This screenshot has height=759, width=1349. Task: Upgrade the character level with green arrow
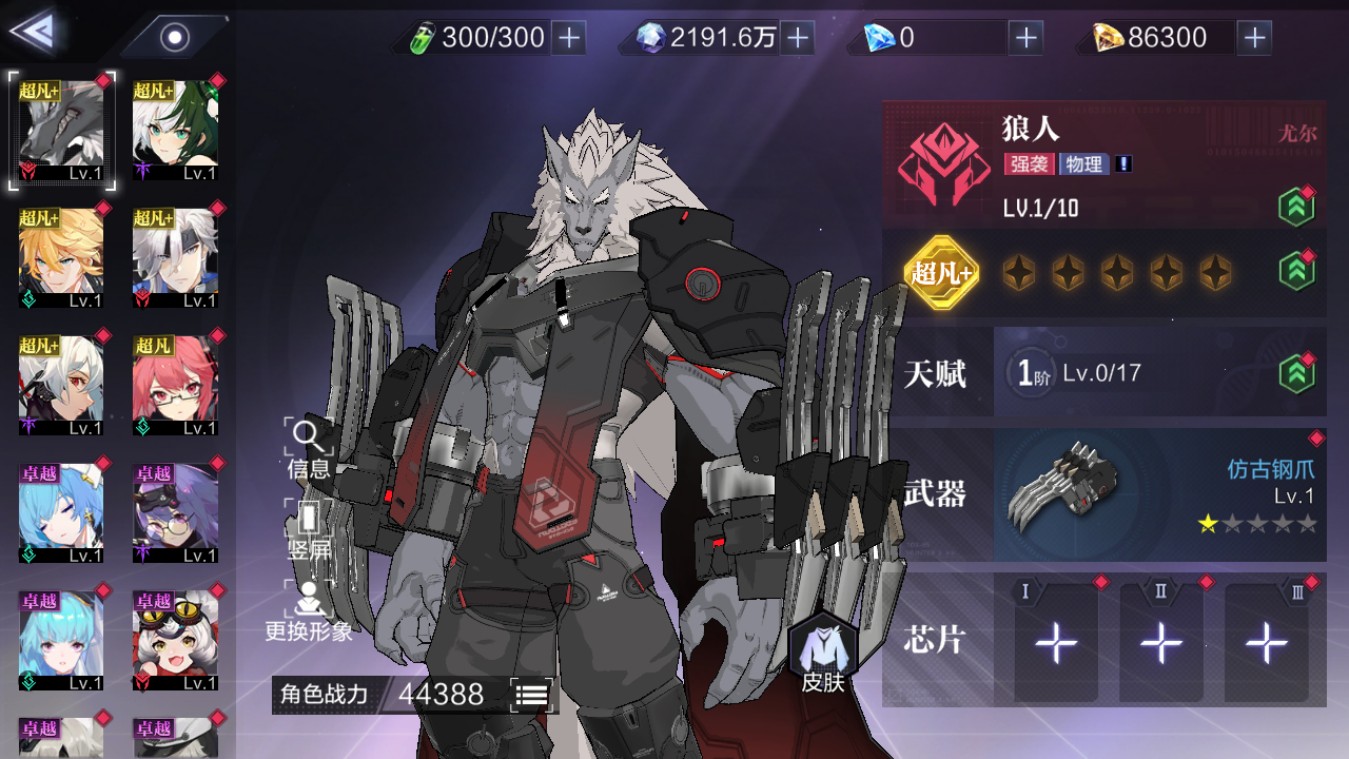1296,208
